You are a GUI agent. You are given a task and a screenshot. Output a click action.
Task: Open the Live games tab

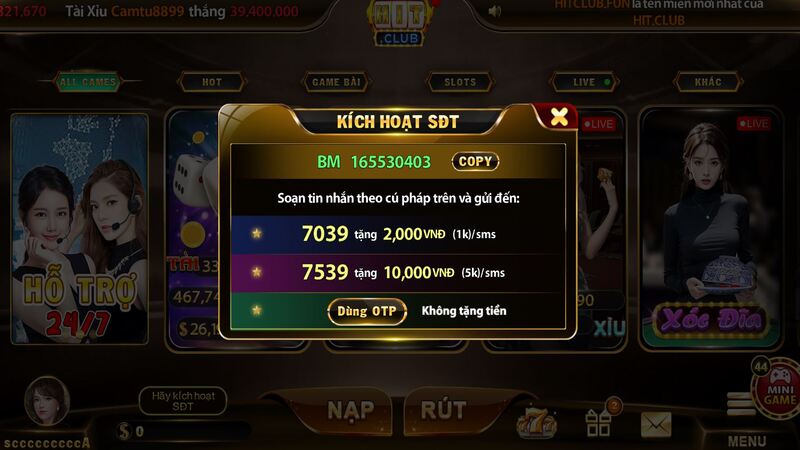[x=585, y=82]
